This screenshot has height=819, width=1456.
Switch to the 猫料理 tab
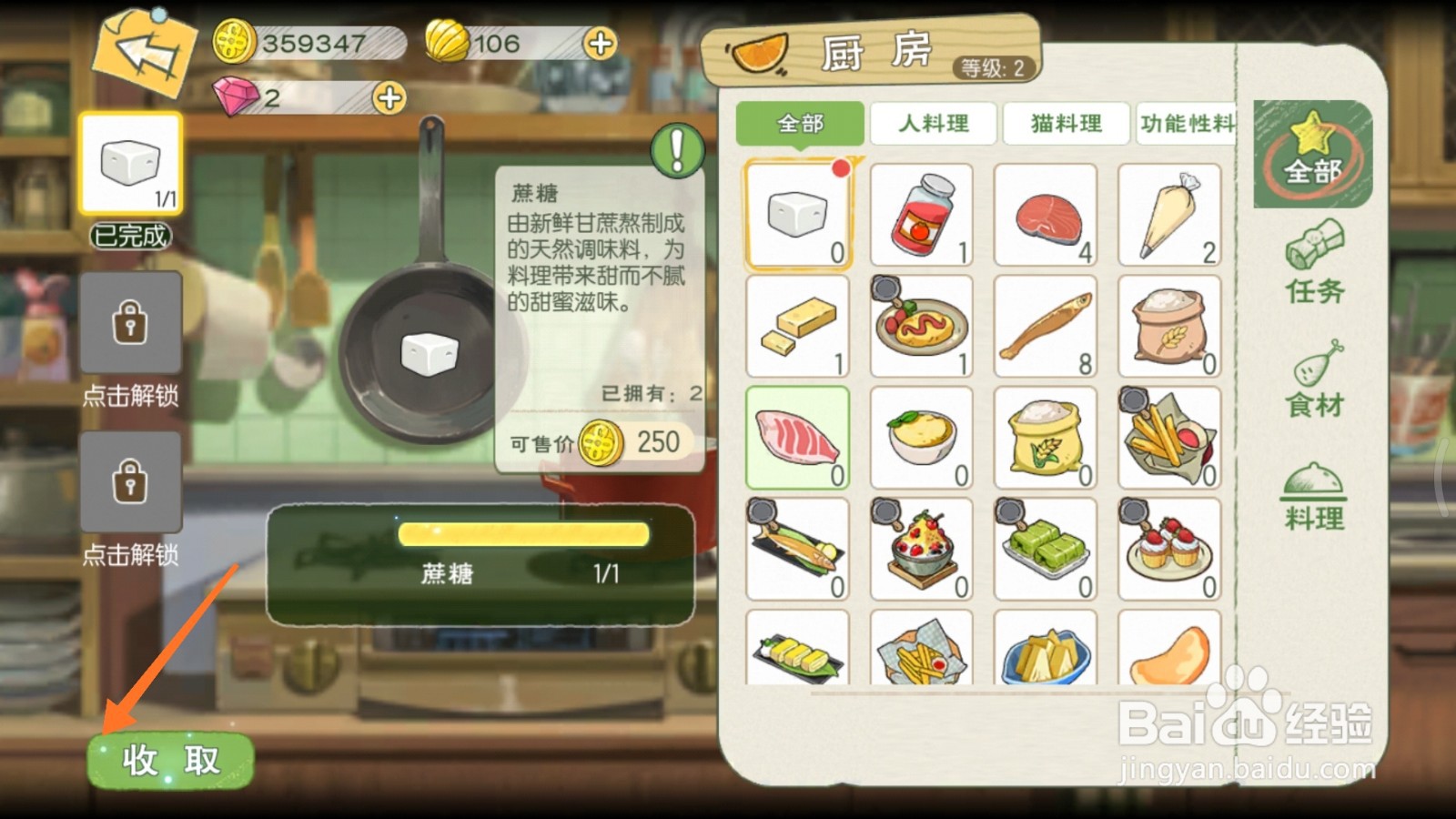coord(1065,125)
